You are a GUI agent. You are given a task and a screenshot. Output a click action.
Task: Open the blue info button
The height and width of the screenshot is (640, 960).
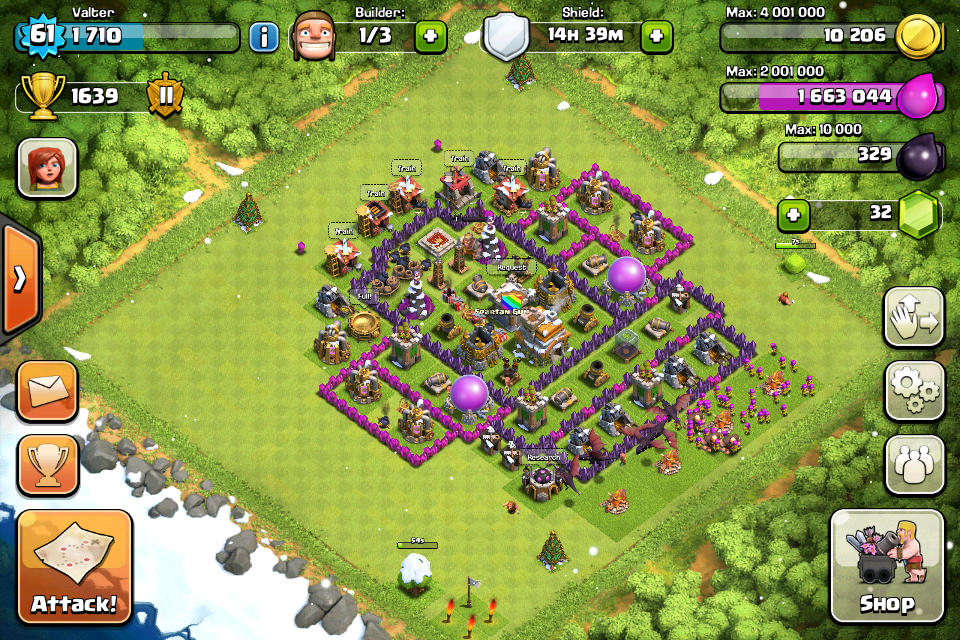[x=263, y=38]
